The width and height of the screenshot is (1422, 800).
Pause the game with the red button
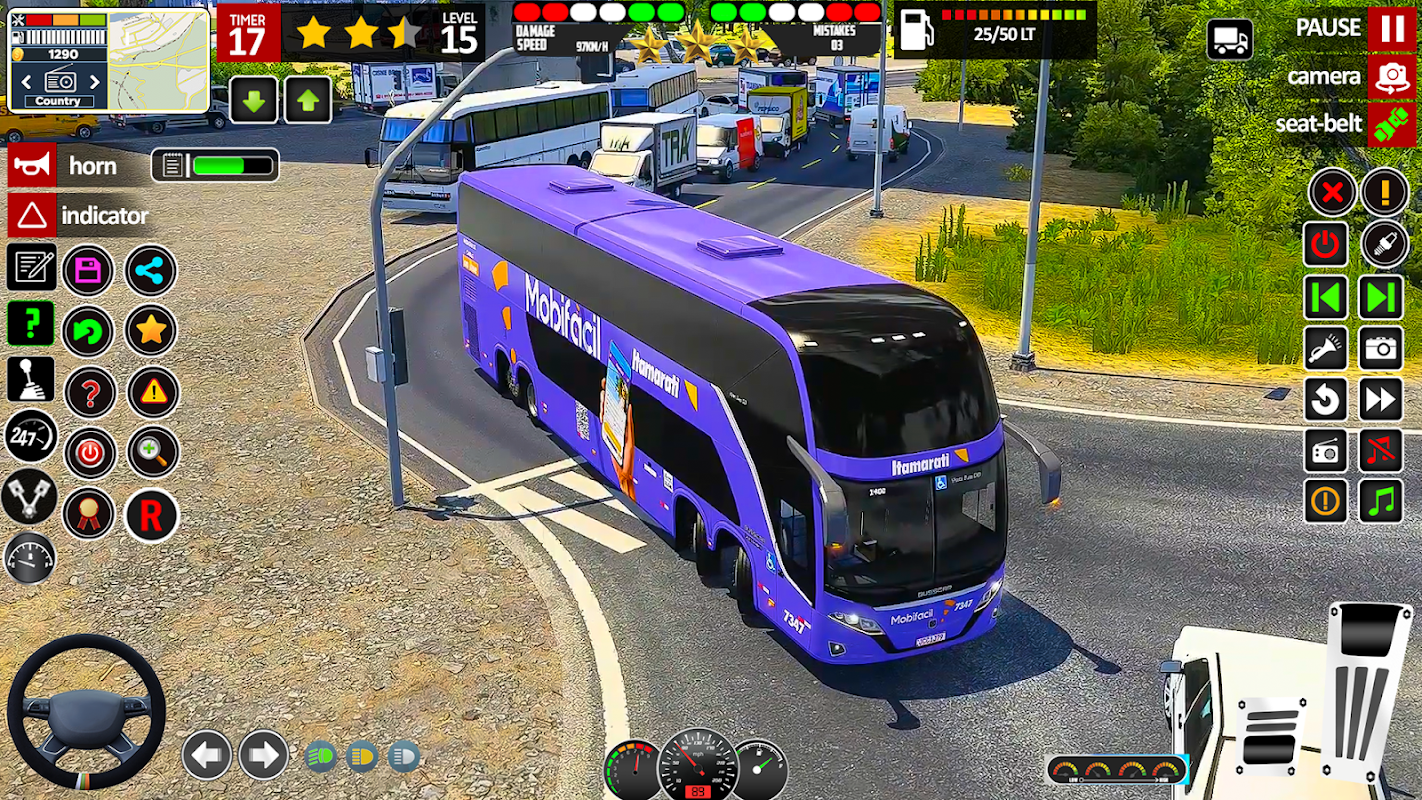pos(1391,28)
